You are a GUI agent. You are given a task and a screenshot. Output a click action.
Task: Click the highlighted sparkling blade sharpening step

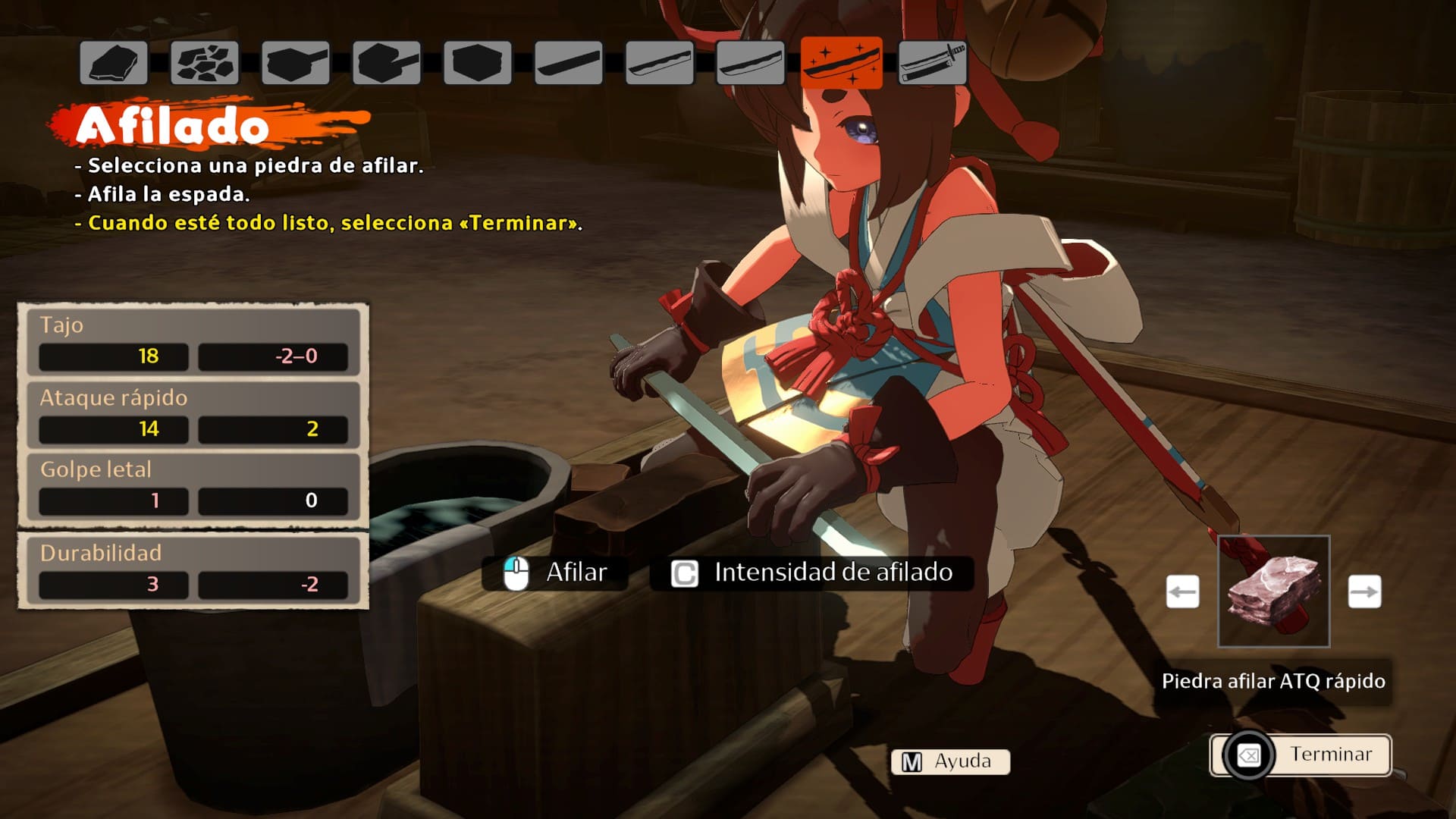click(x=842, y=63)
